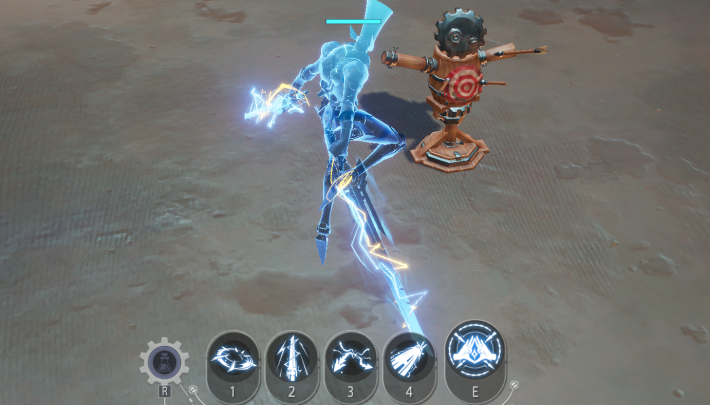710x405 pixels.
Task: Activate the swirling vortex ability in slot 1
Action: pyautogui.click(x=233, y=357)
